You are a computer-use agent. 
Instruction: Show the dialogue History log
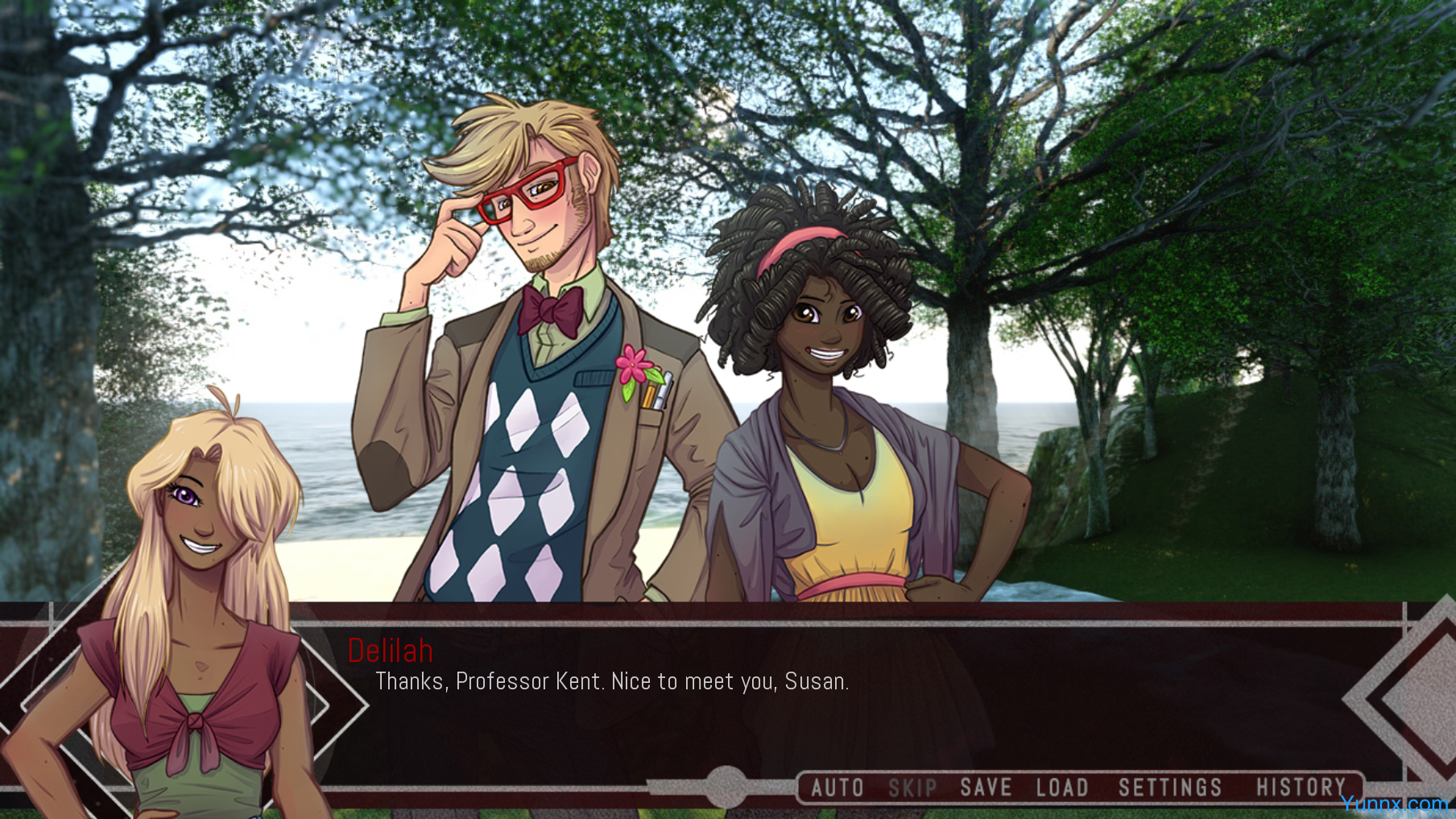(x=1301, y=788)
